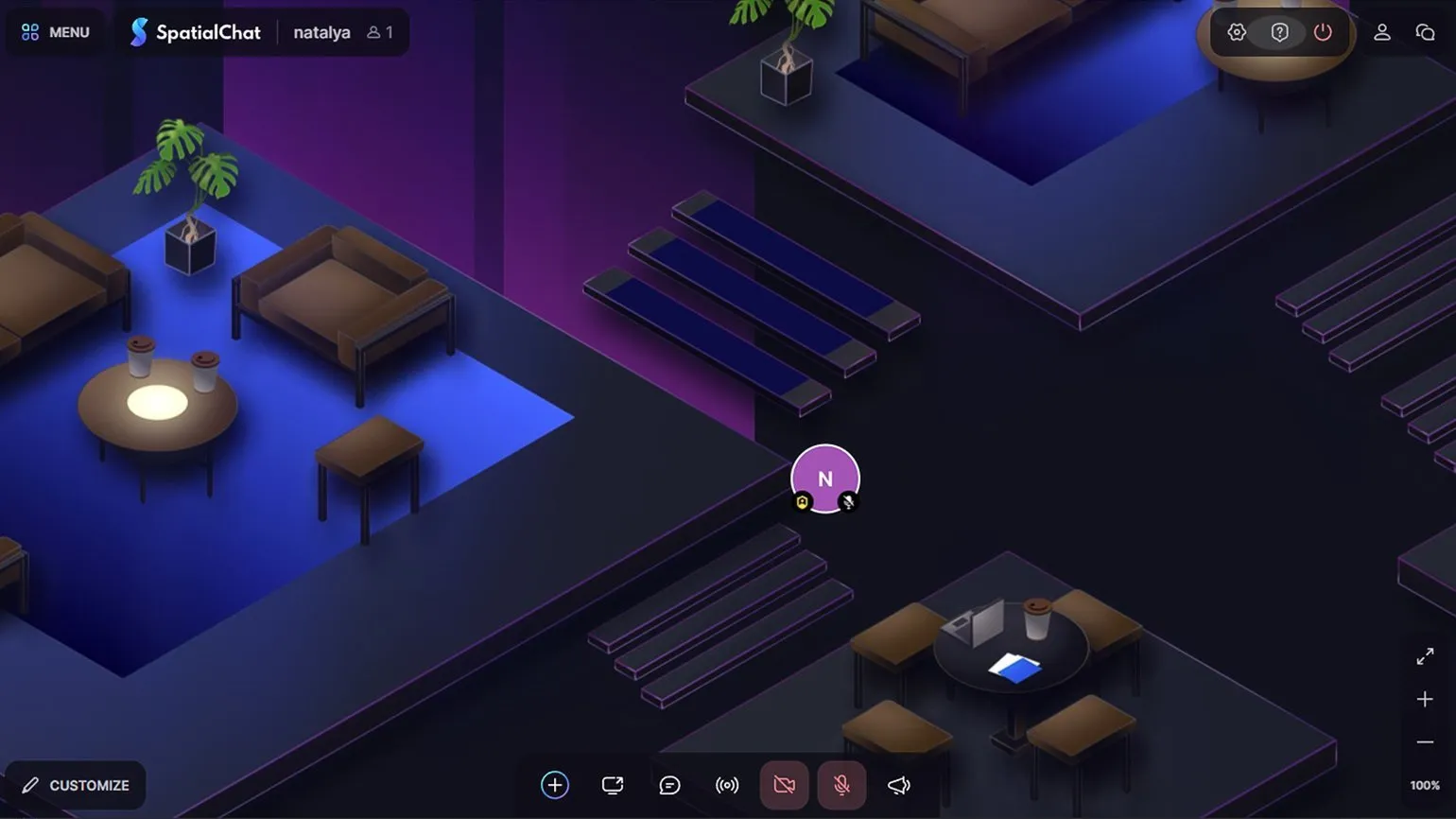The width and height of the screenshot is (1456, 819).
Task: Zoom in with the plus control
Action: click(x=1425, y=699)
